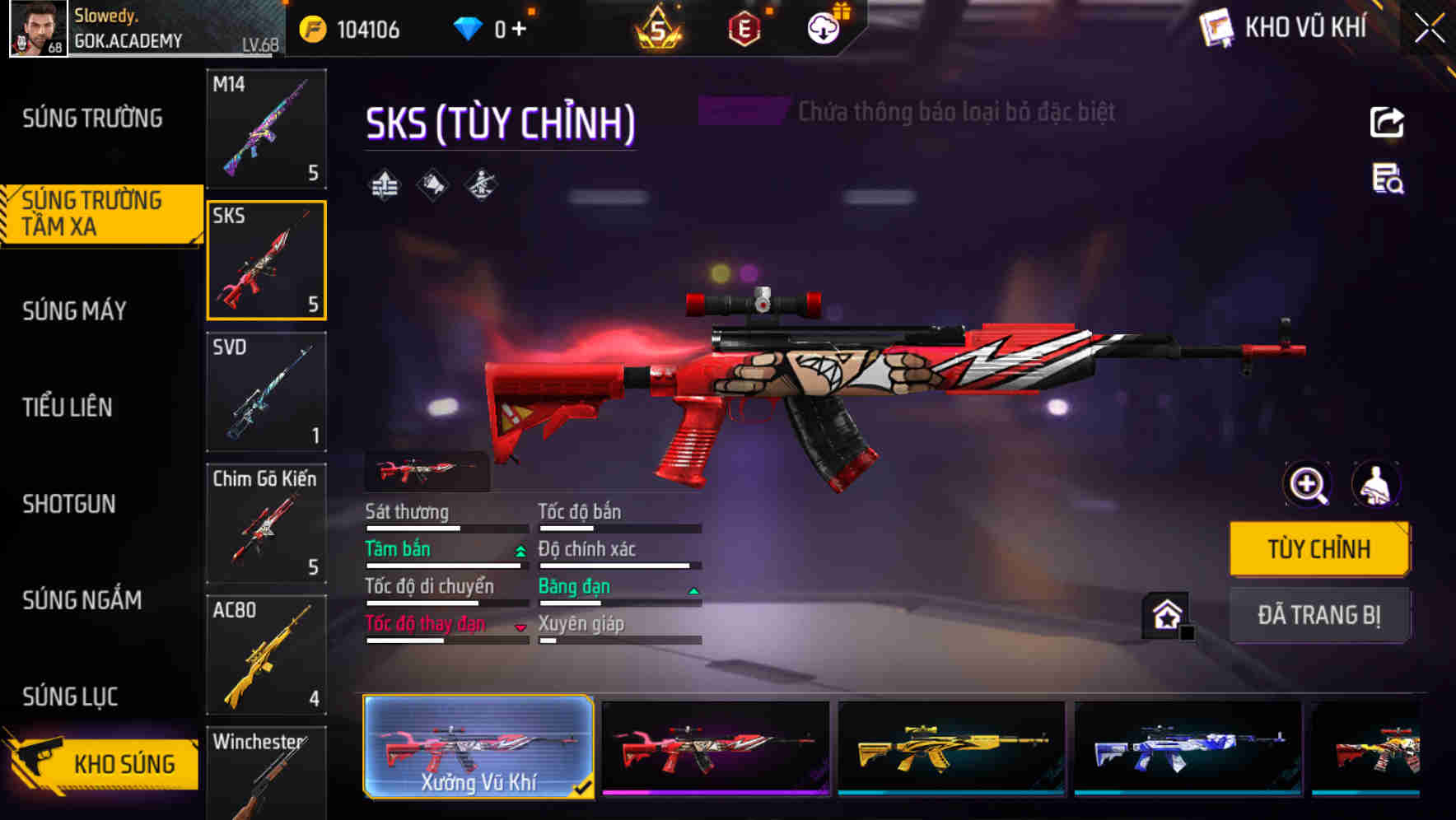Uncheck the Xưởng Vũ Khí skin checkmark

coord(585,787)
